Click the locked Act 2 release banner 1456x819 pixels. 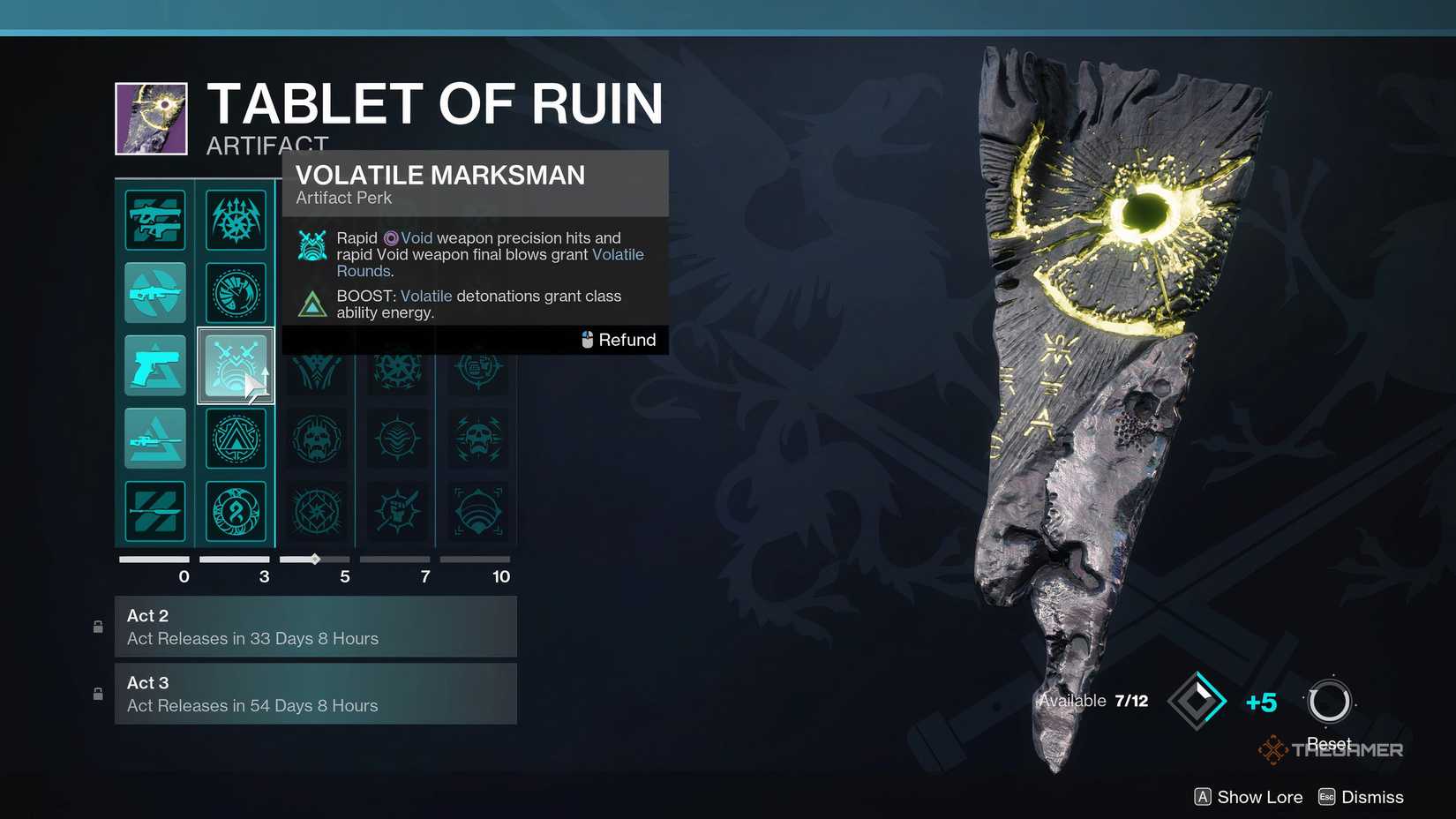tap(316, 627)
